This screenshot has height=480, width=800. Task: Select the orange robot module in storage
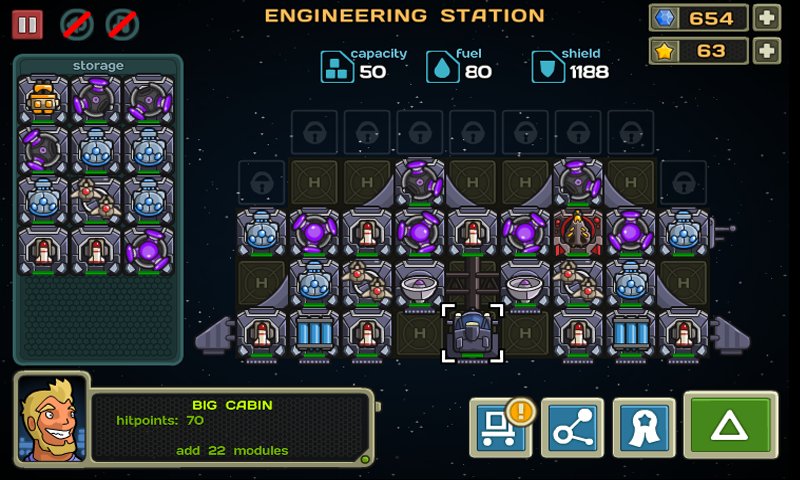(x=43, y=100)
